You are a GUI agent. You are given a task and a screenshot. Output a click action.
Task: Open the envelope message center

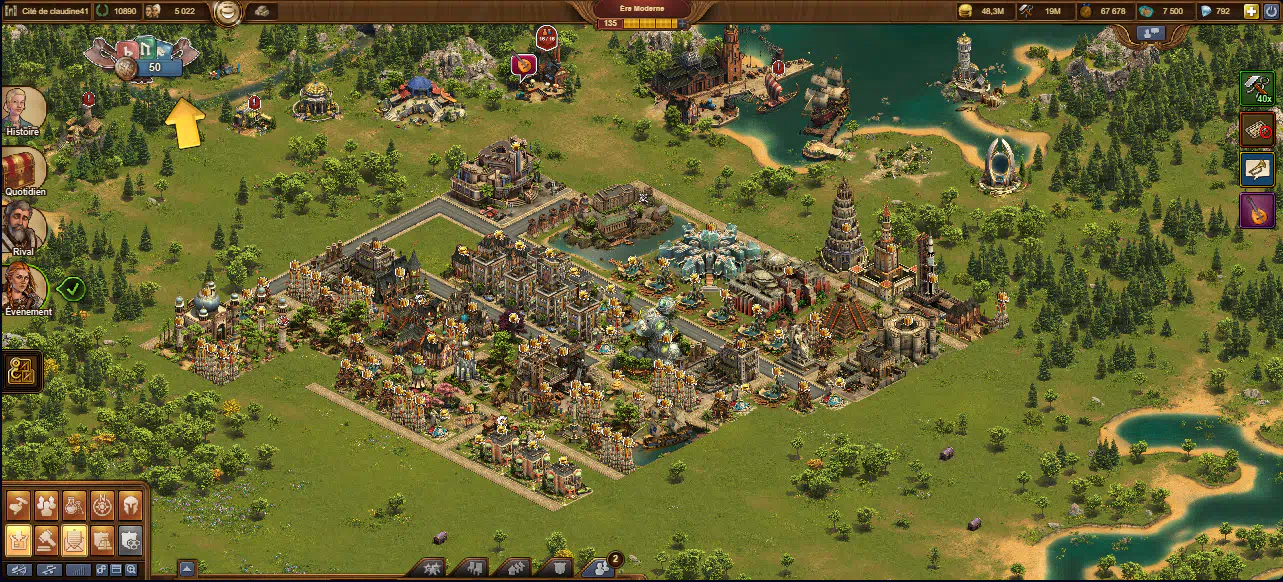tap(75, 541)
